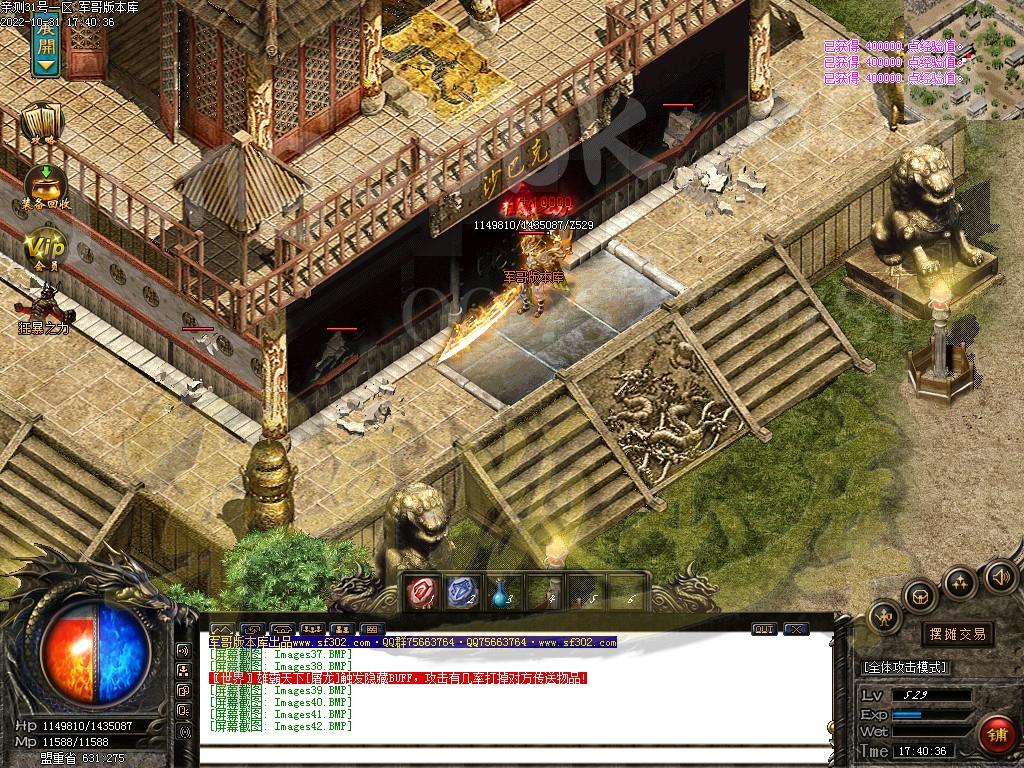Click the OUT button above chat

pos(764,629)
